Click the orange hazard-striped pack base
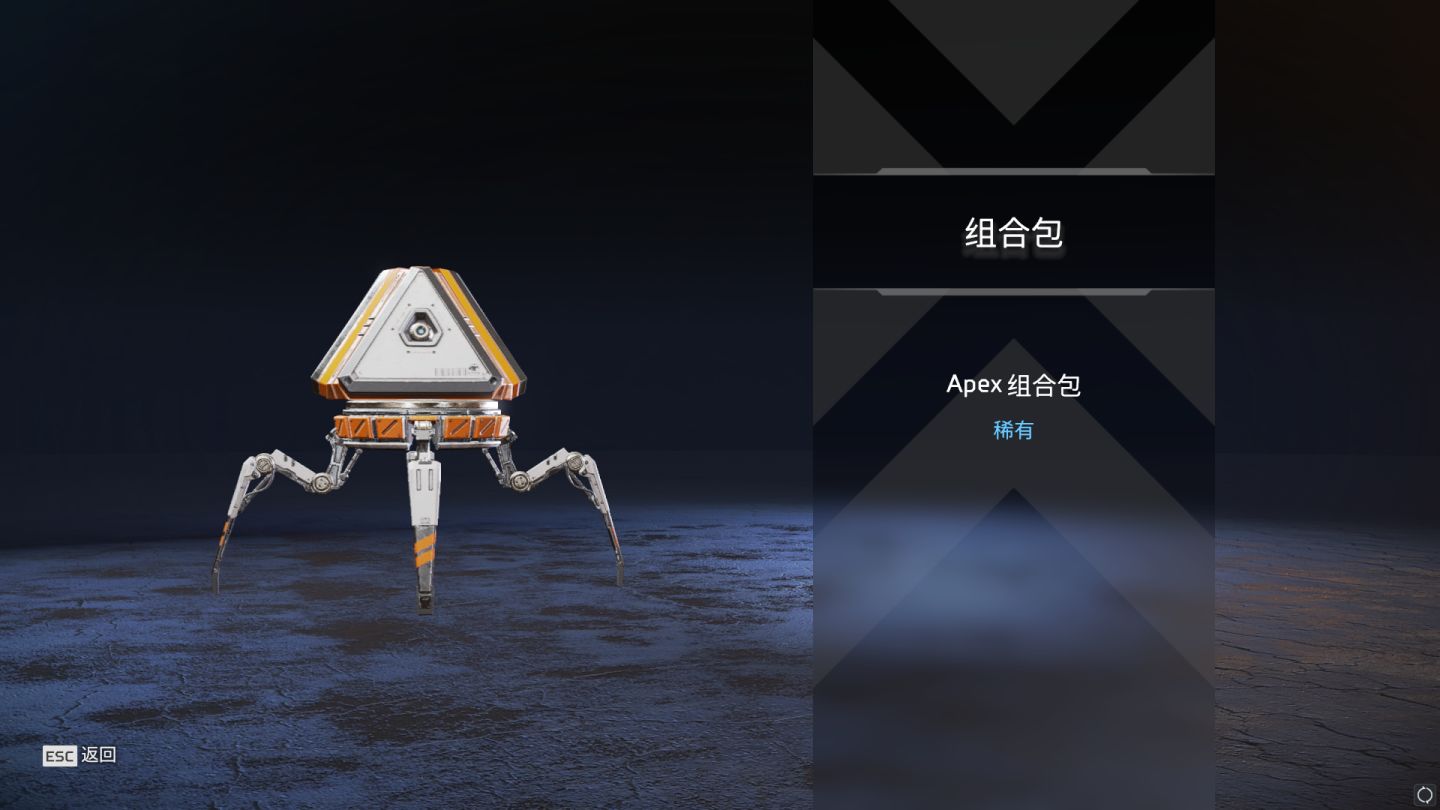1440x810 pixels. [424, 428]
